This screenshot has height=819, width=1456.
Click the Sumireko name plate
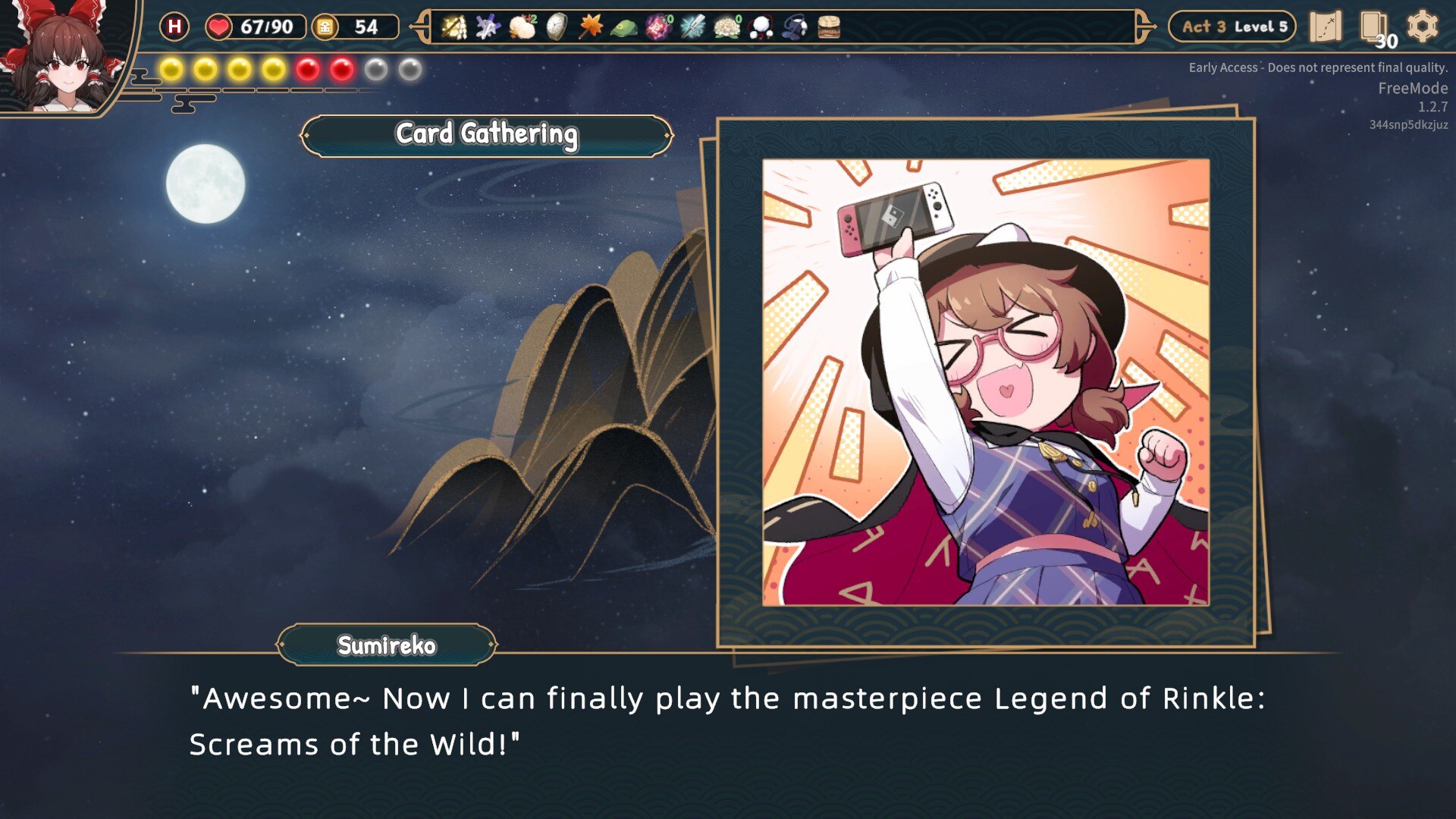click(x=385, y=645)
